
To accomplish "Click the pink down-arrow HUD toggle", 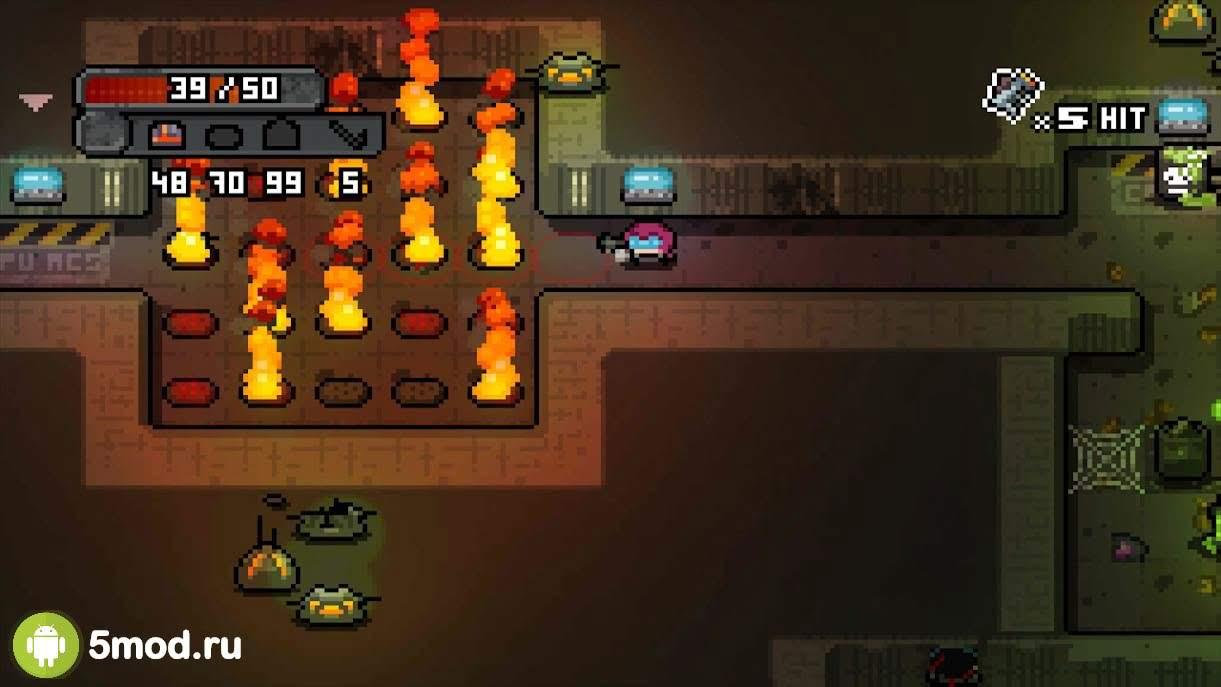I will pyautogui.click(x=36, y=101).
